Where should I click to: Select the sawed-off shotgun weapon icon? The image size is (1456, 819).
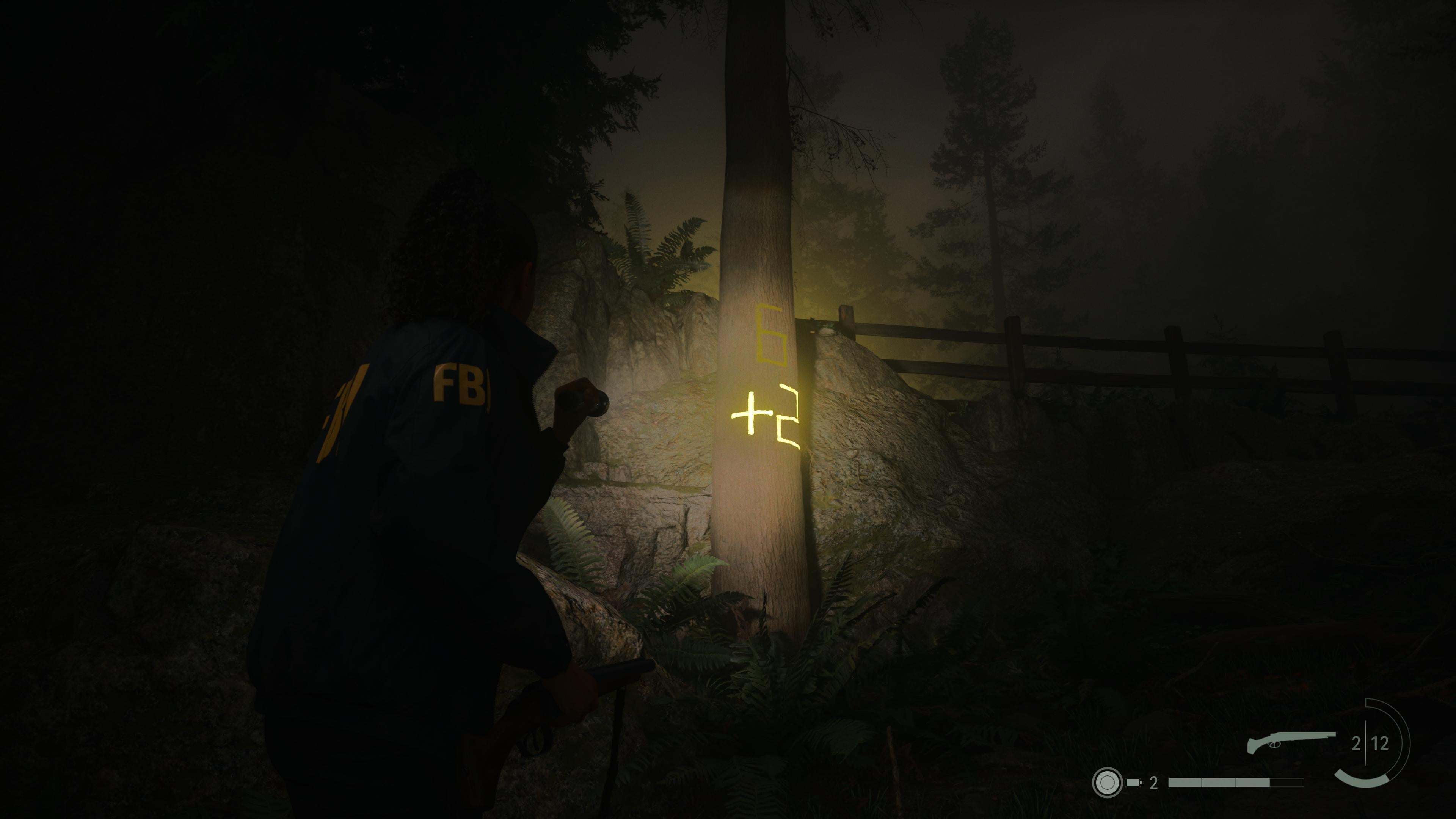(x=1291, y=742)
